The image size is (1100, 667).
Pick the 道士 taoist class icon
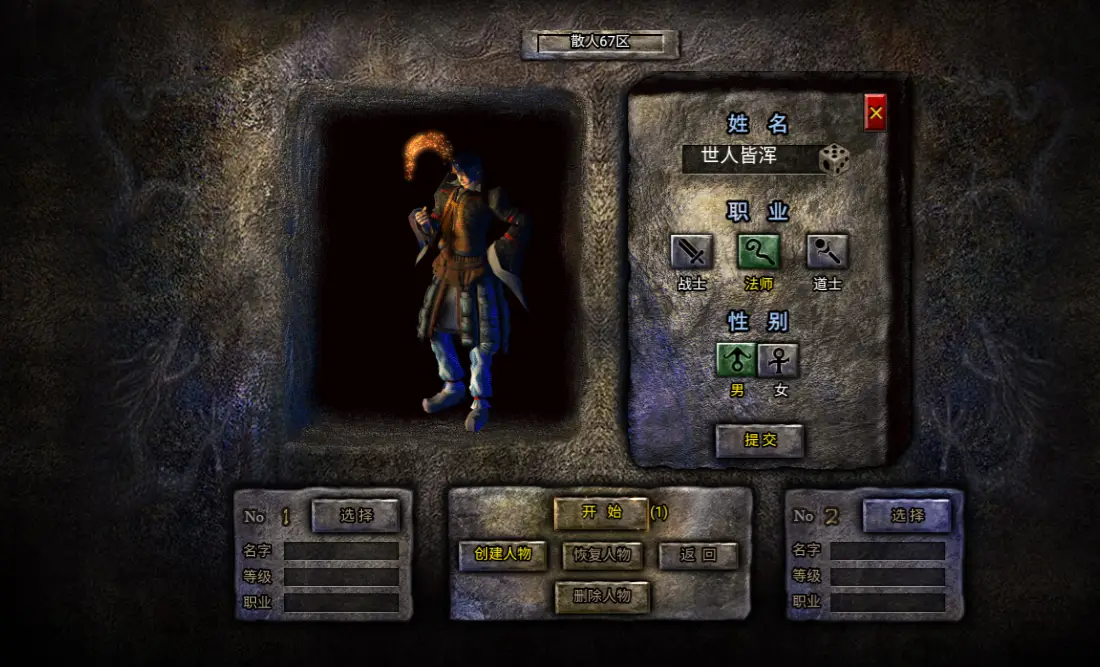(827, 251)
